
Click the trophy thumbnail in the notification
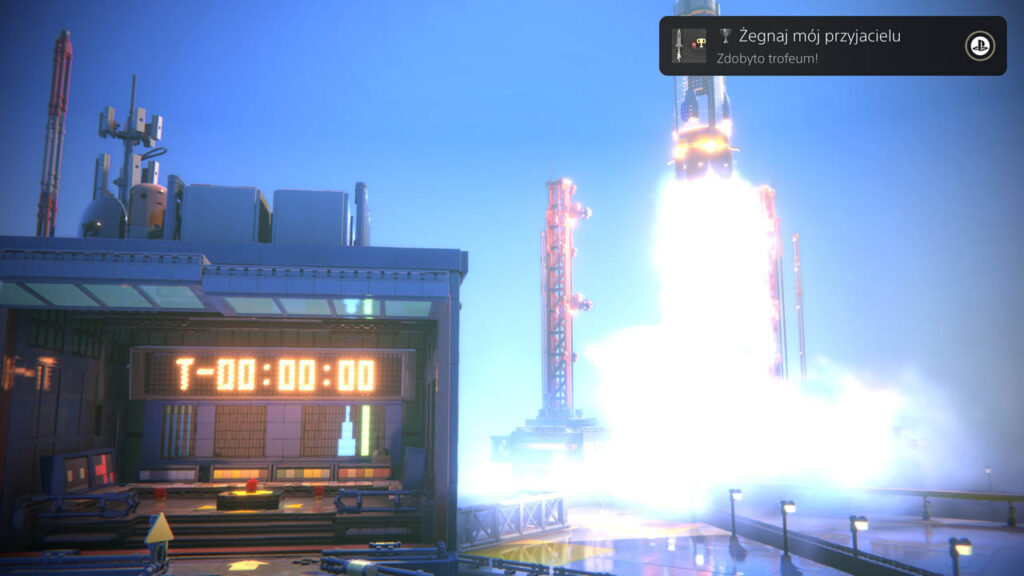coord(689,45)
